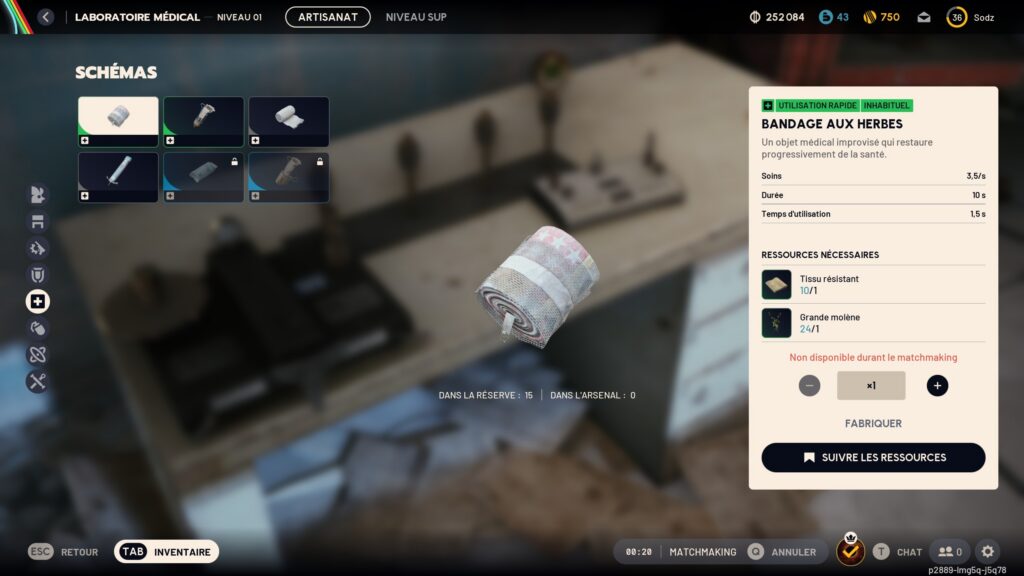Choose the syringe schematic
Image resolution: width=1024 pixels, height=576 pixels.
pos(118,176)
